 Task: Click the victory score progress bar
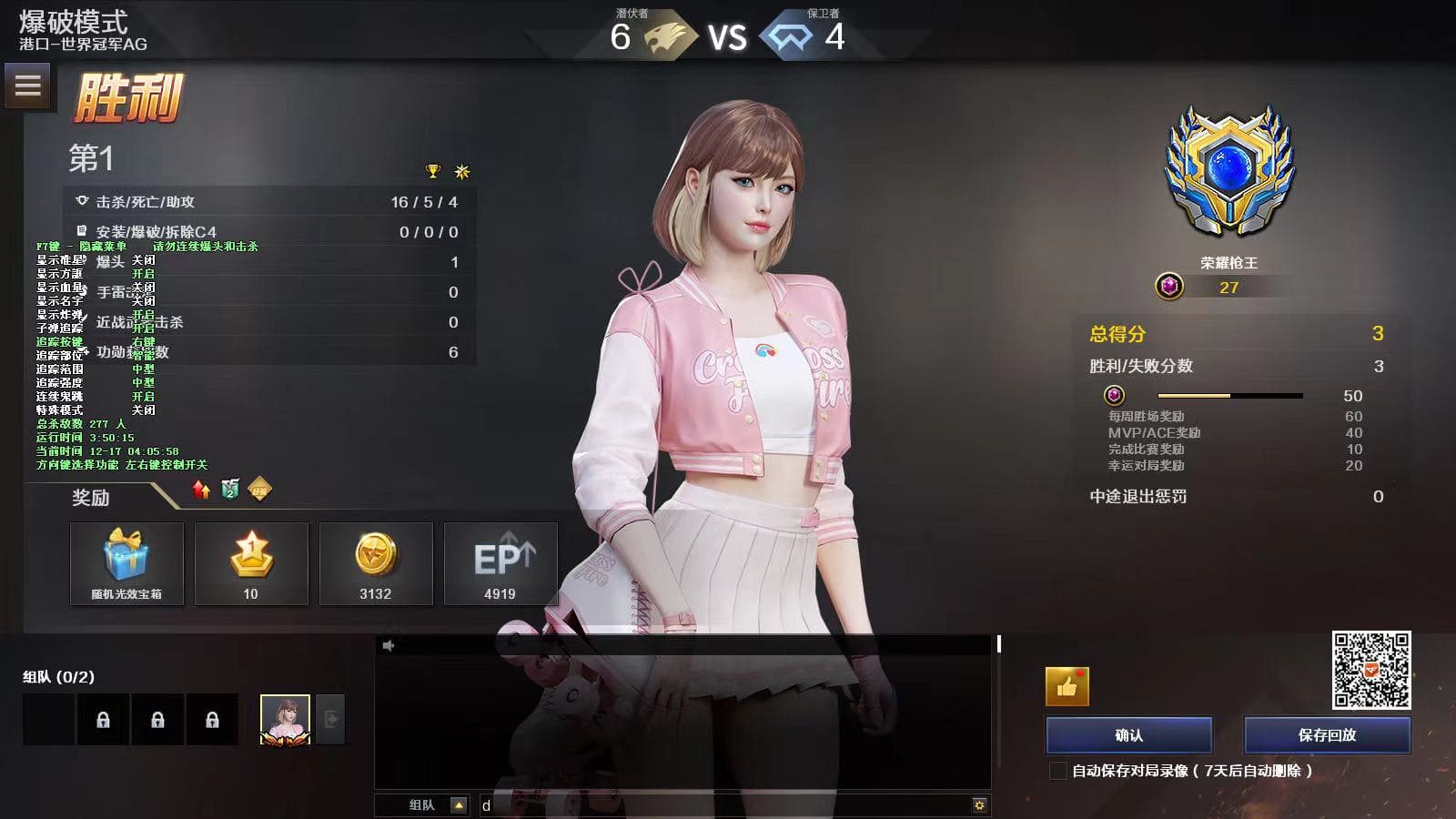point(1228,396)
